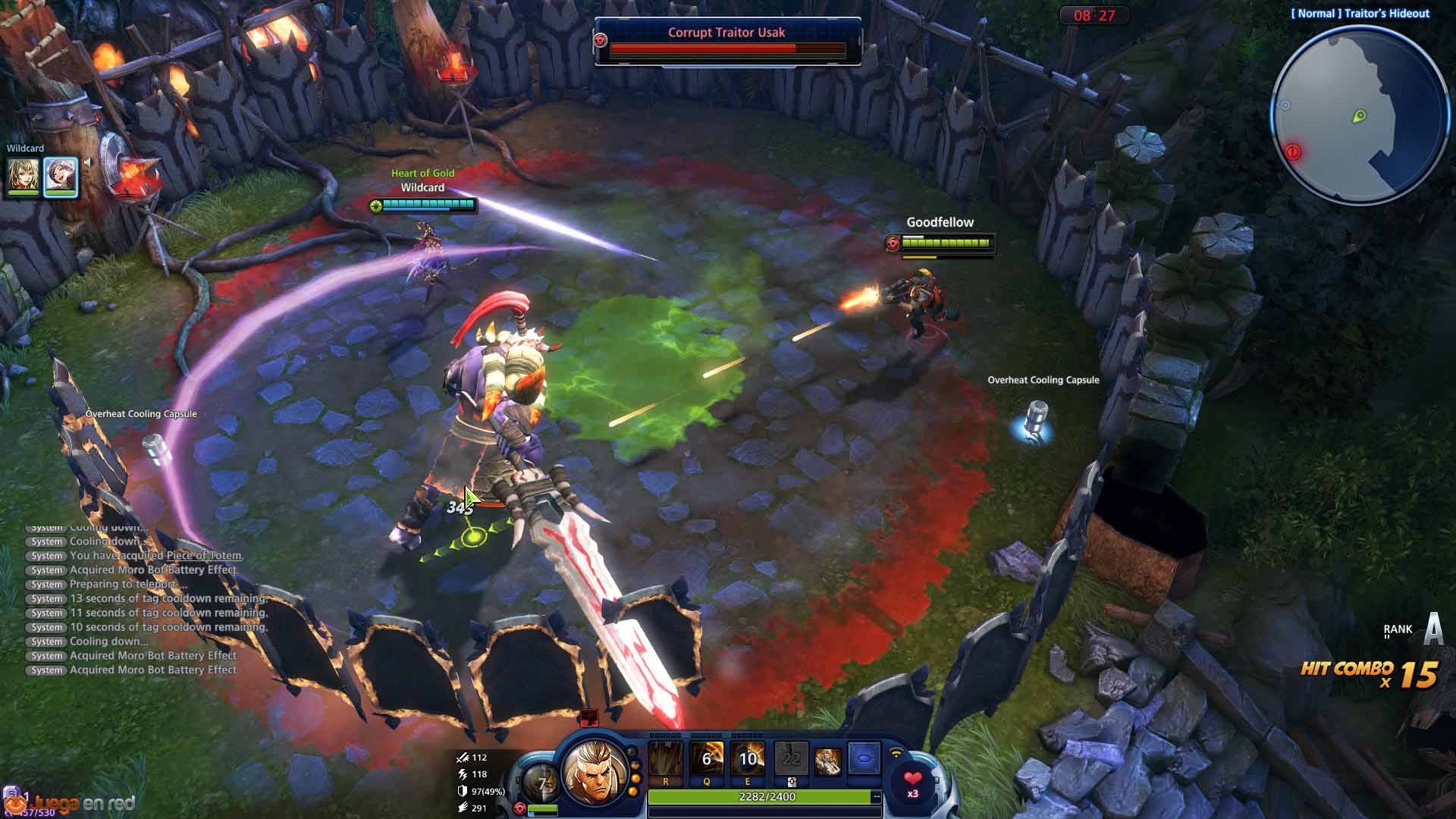
Task: Click the connection signal icon
Action: [896, 755]
